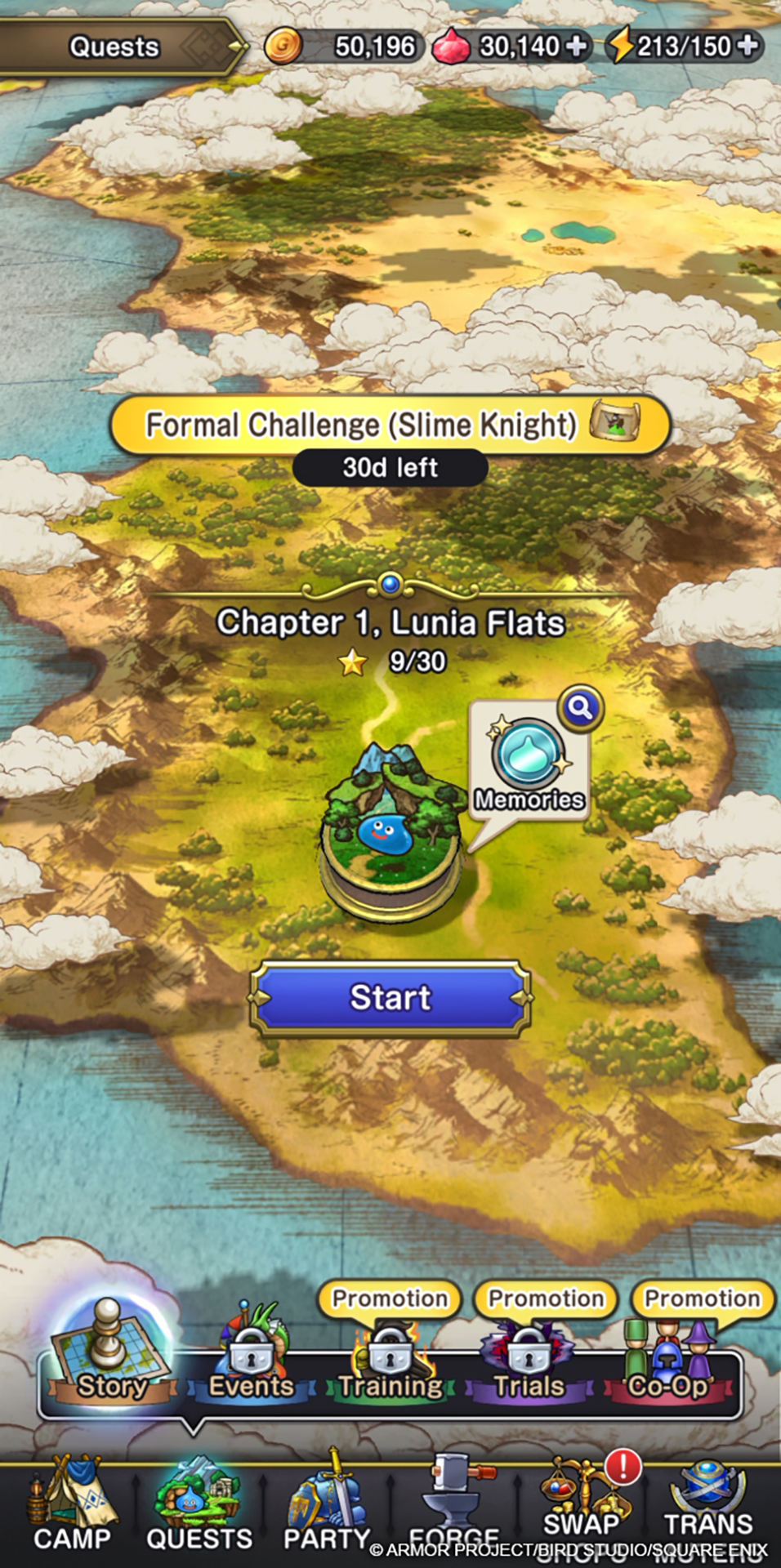Add stamina with the lightning plus button
The image size is (781, 1568).
(748, 46)
